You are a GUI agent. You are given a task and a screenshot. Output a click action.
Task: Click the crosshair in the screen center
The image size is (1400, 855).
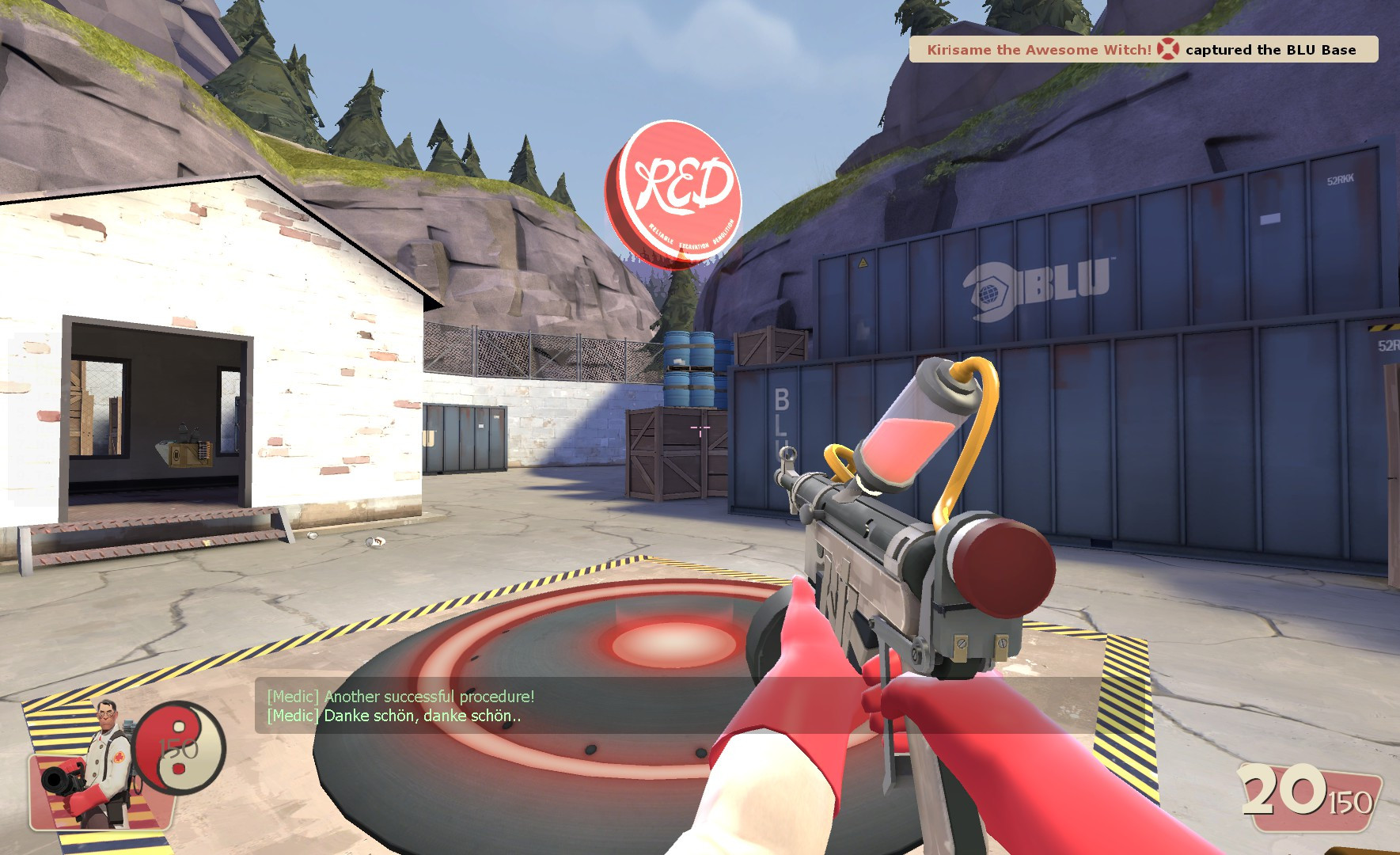point(700,427)
